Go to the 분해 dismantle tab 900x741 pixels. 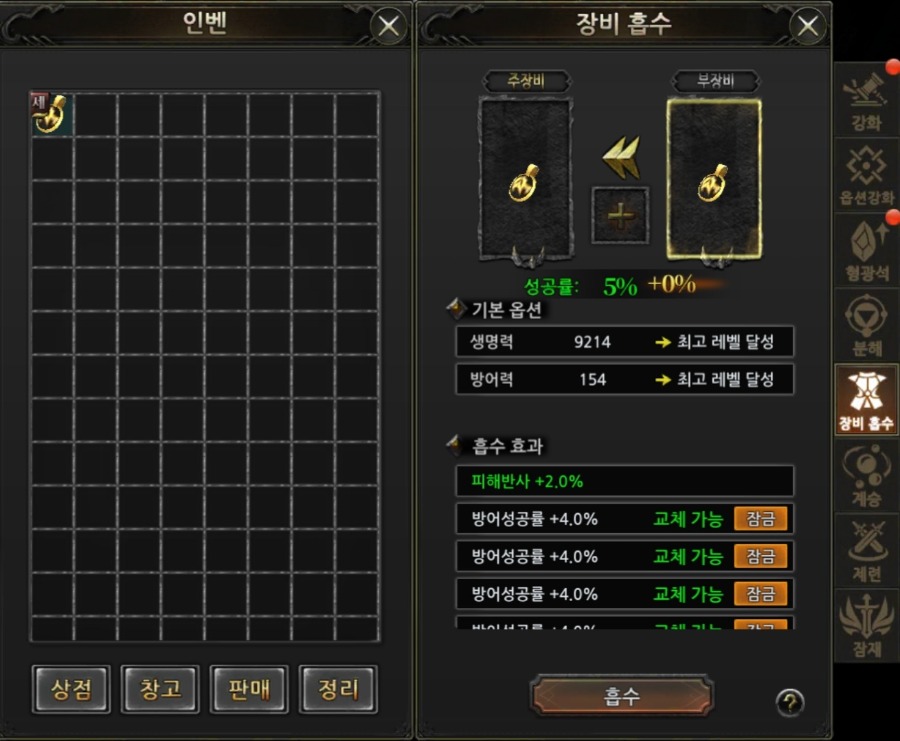click(866, 325)
